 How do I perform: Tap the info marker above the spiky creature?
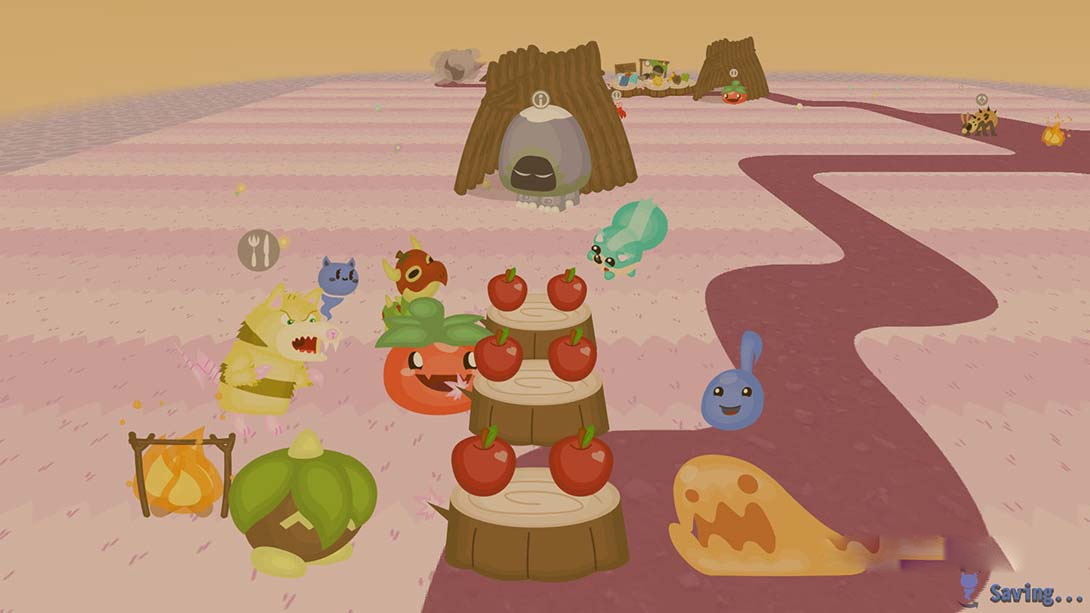point(982,100)
